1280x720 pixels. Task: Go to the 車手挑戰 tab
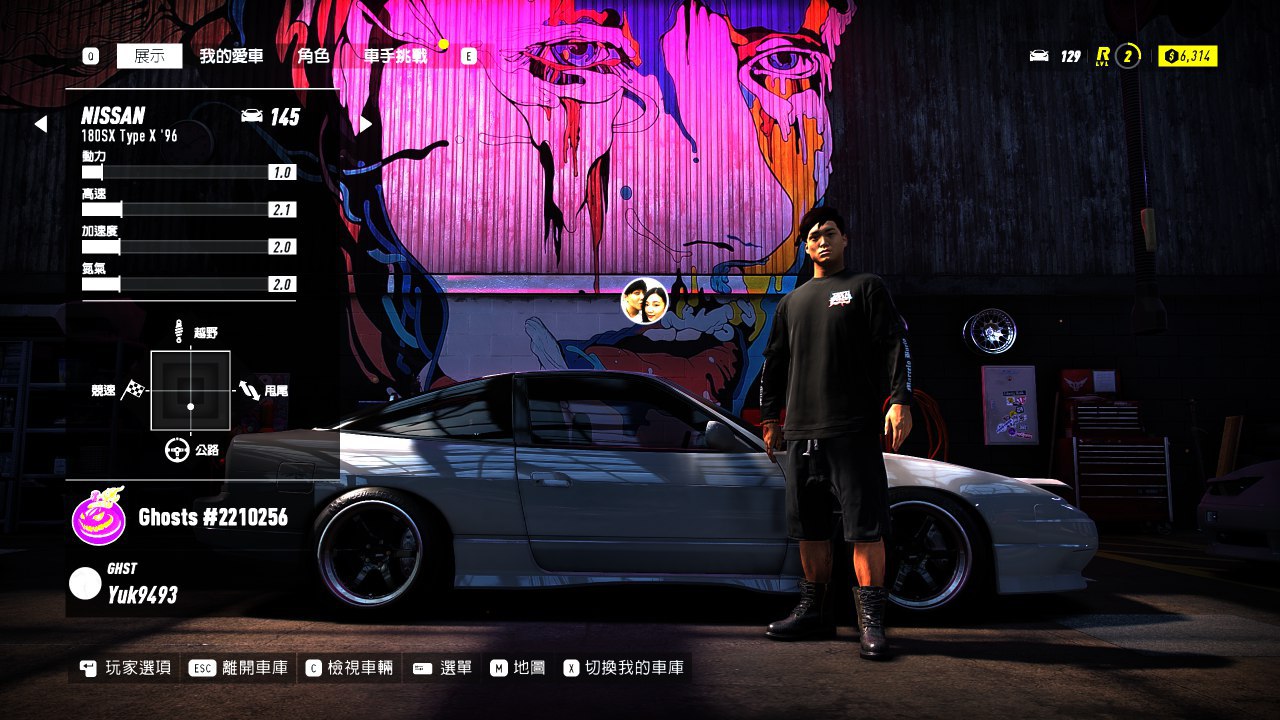pyautogui.click(x=395, y=56)
